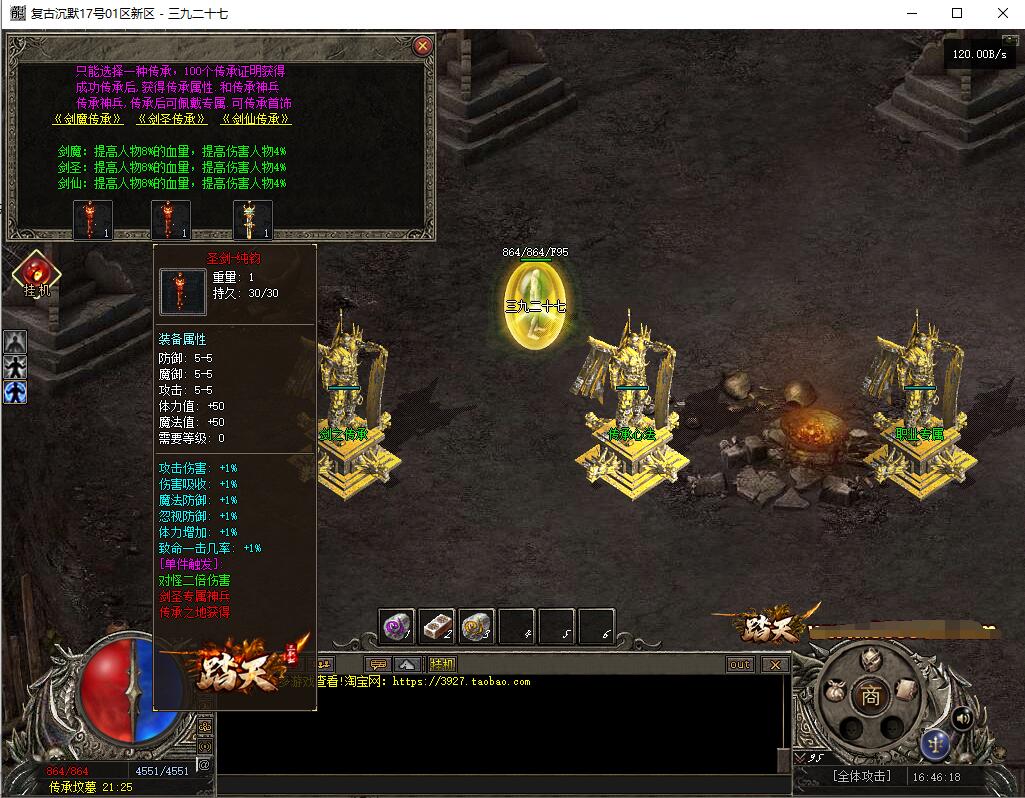Click the 'out' button above the chat

(x=740, y=664)
